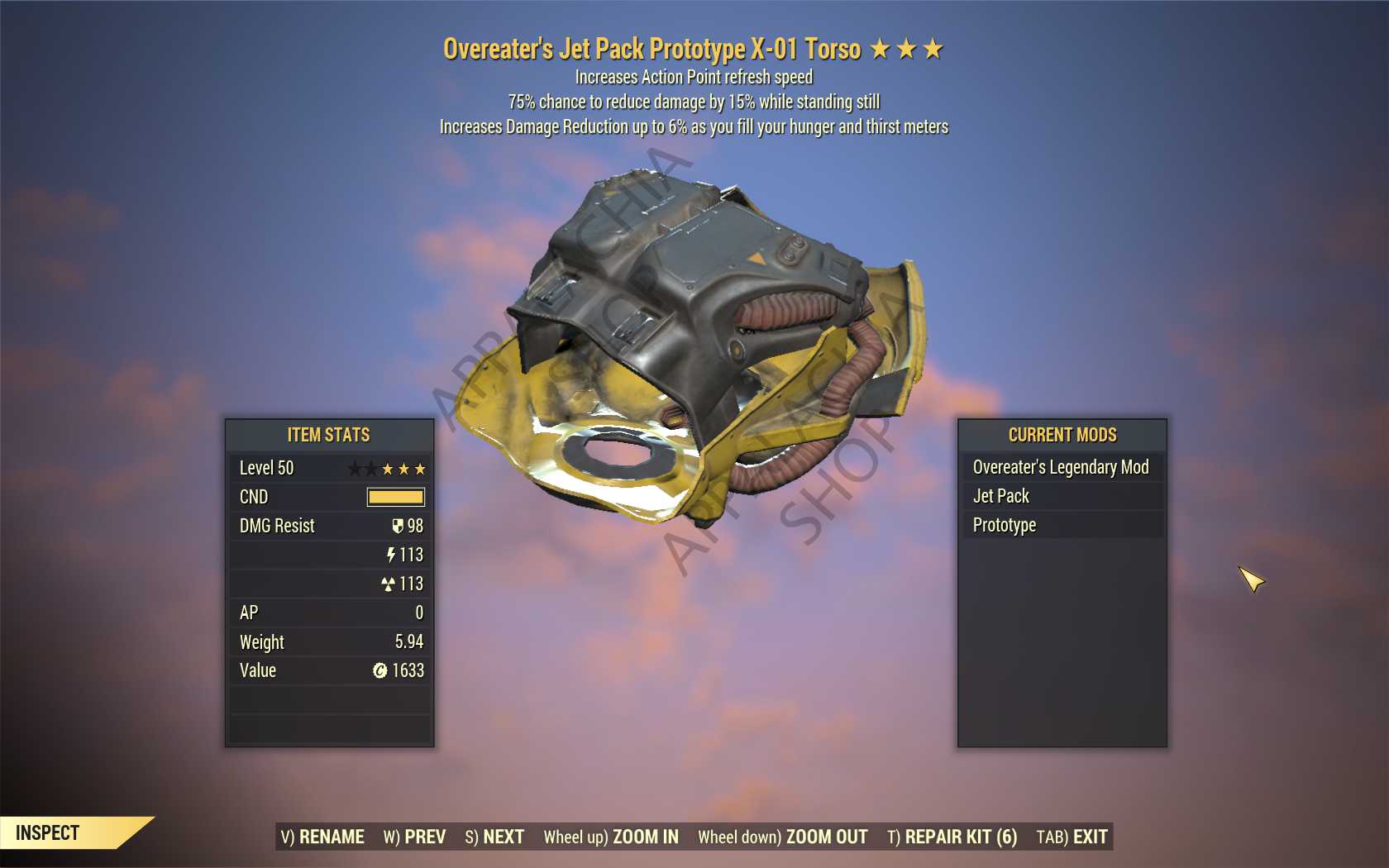1389x868 pixels.
Task: Click the Prototype mod entry
Action: coord(1003,525)
